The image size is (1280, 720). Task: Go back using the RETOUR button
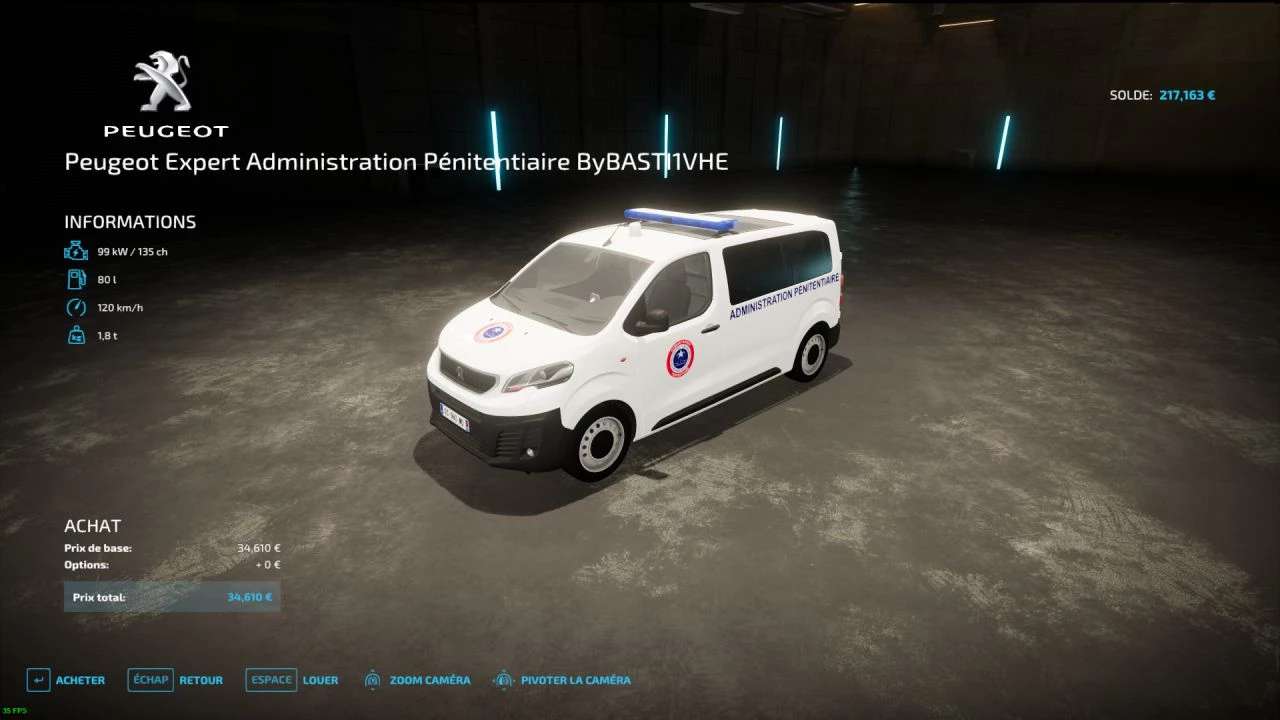[176, 680]
